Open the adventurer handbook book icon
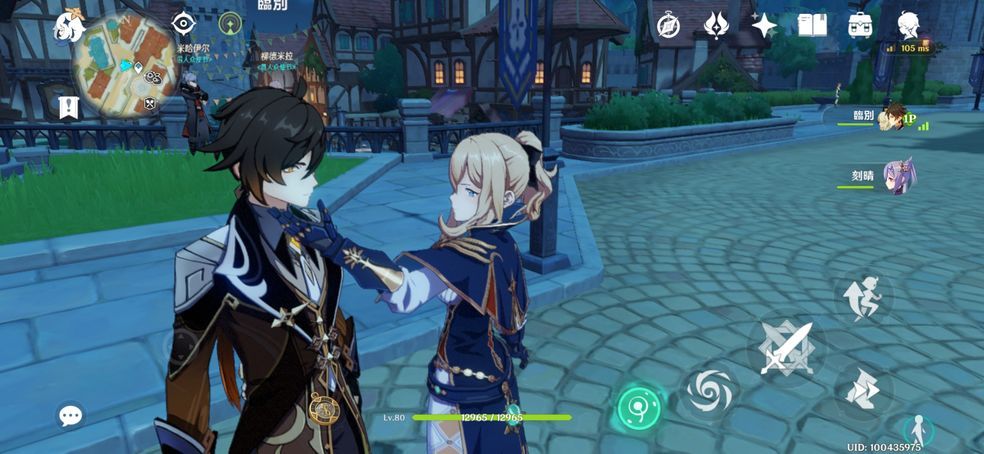Image resolution: width=984 pixels, height=454 pixels. [x=812, y=25]
